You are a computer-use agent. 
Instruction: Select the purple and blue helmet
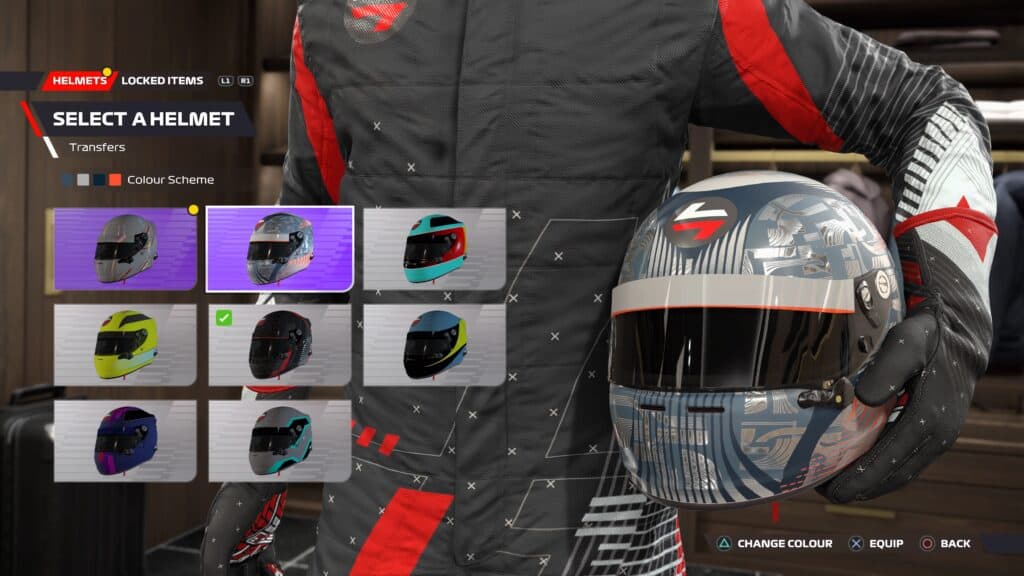tap(125, 441)
